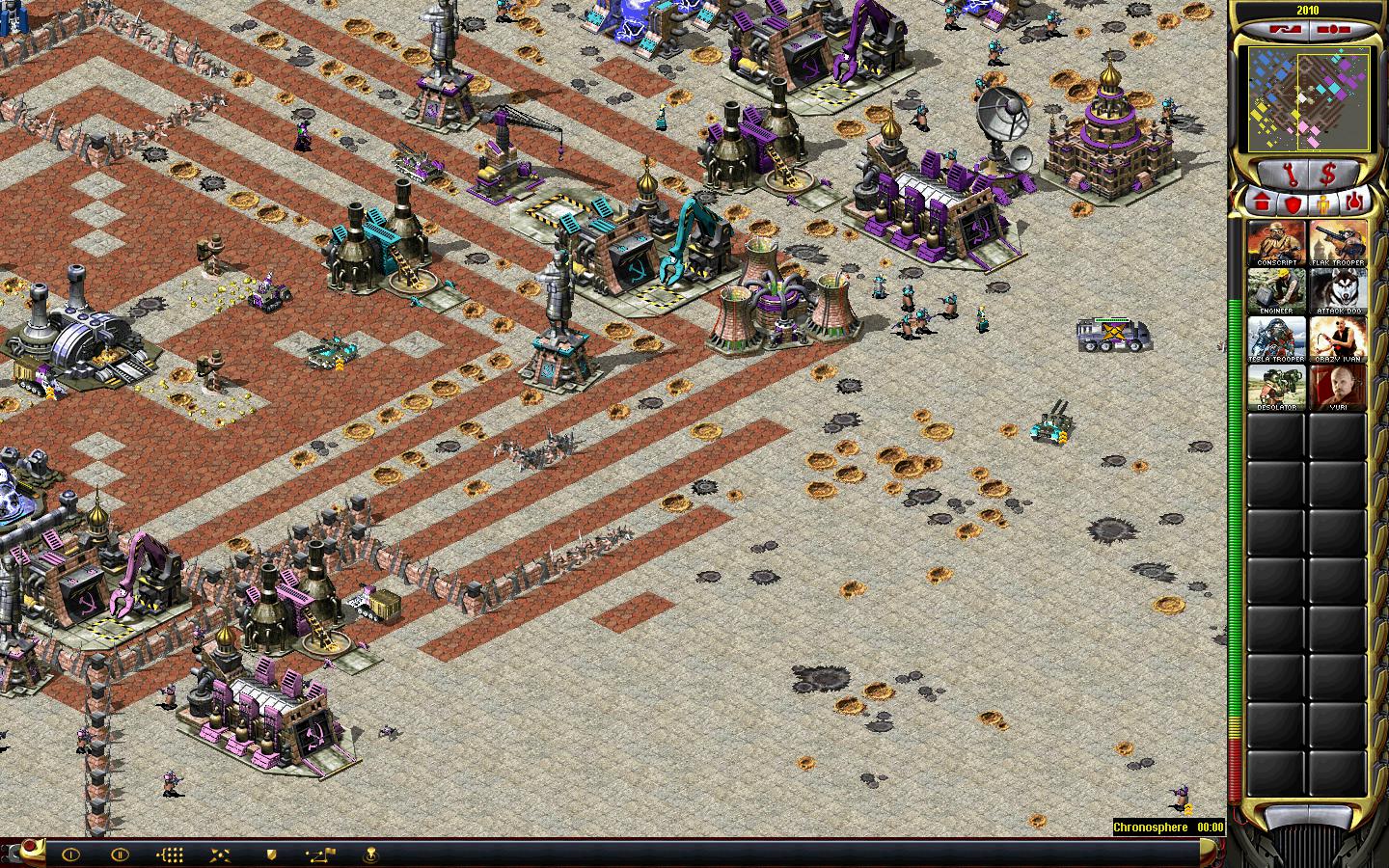Click on the radar minimap
1389x868 pixels.
point(1296,101)
